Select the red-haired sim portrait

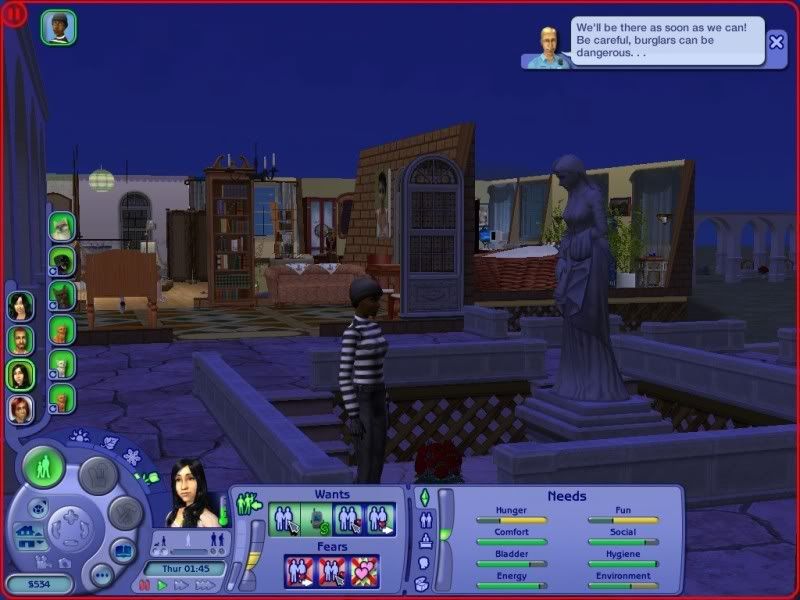20,409
